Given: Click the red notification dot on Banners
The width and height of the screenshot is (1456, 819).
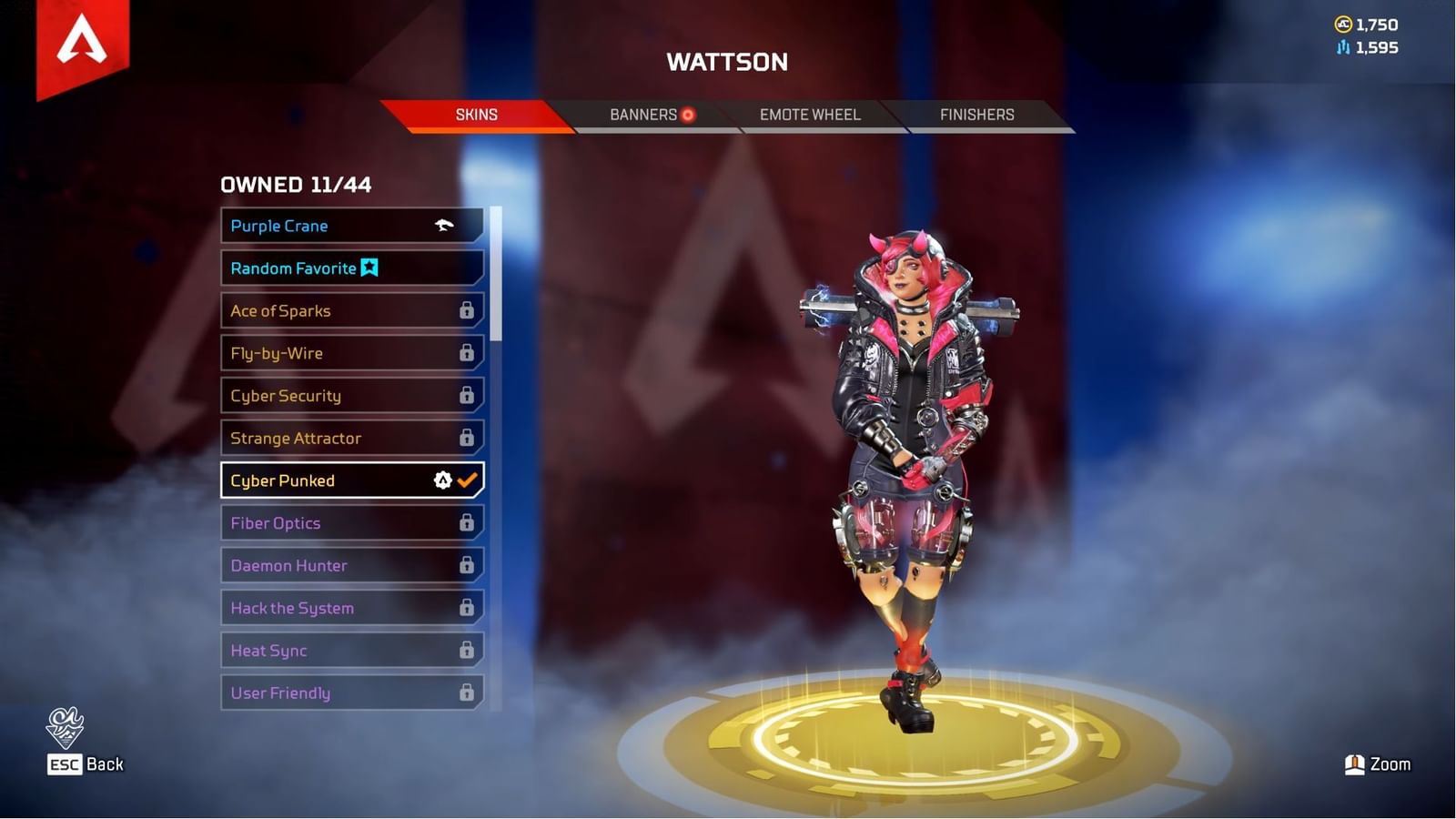Looking at the screenshot, I should [687, 115].
